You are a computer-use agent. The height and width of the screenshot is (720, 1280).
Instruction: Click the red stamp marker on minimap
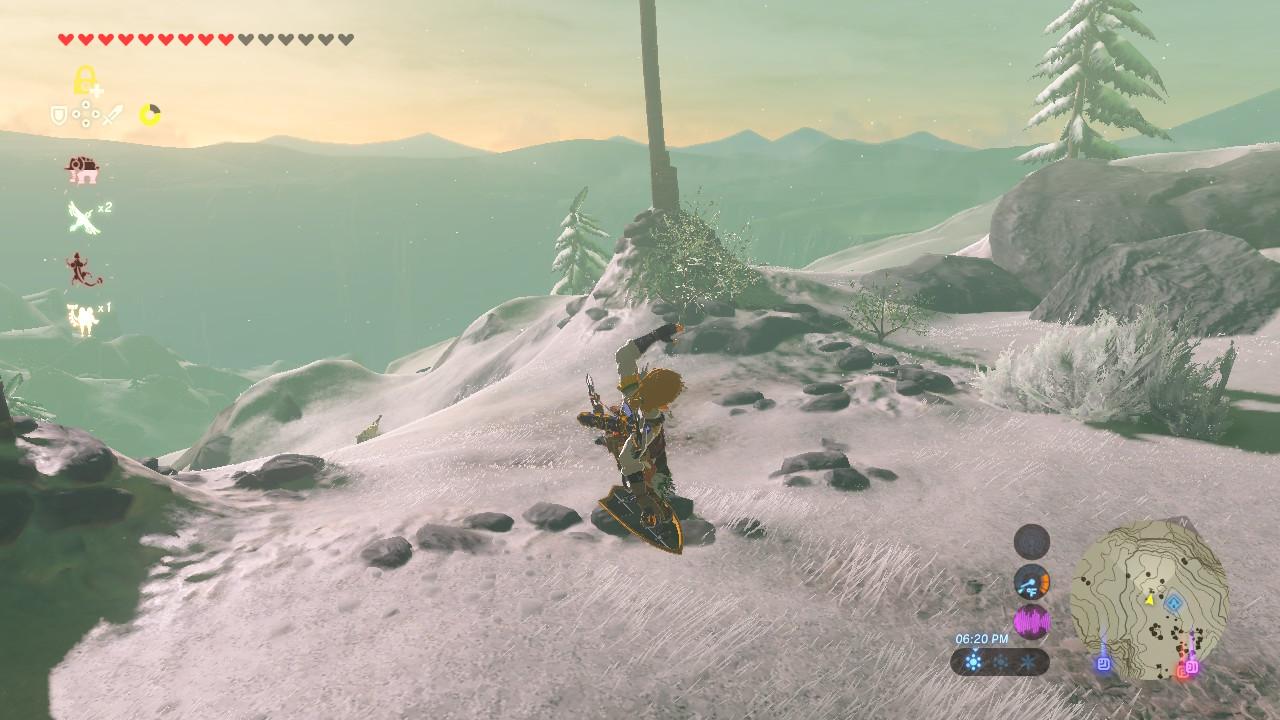point(1182,671)
